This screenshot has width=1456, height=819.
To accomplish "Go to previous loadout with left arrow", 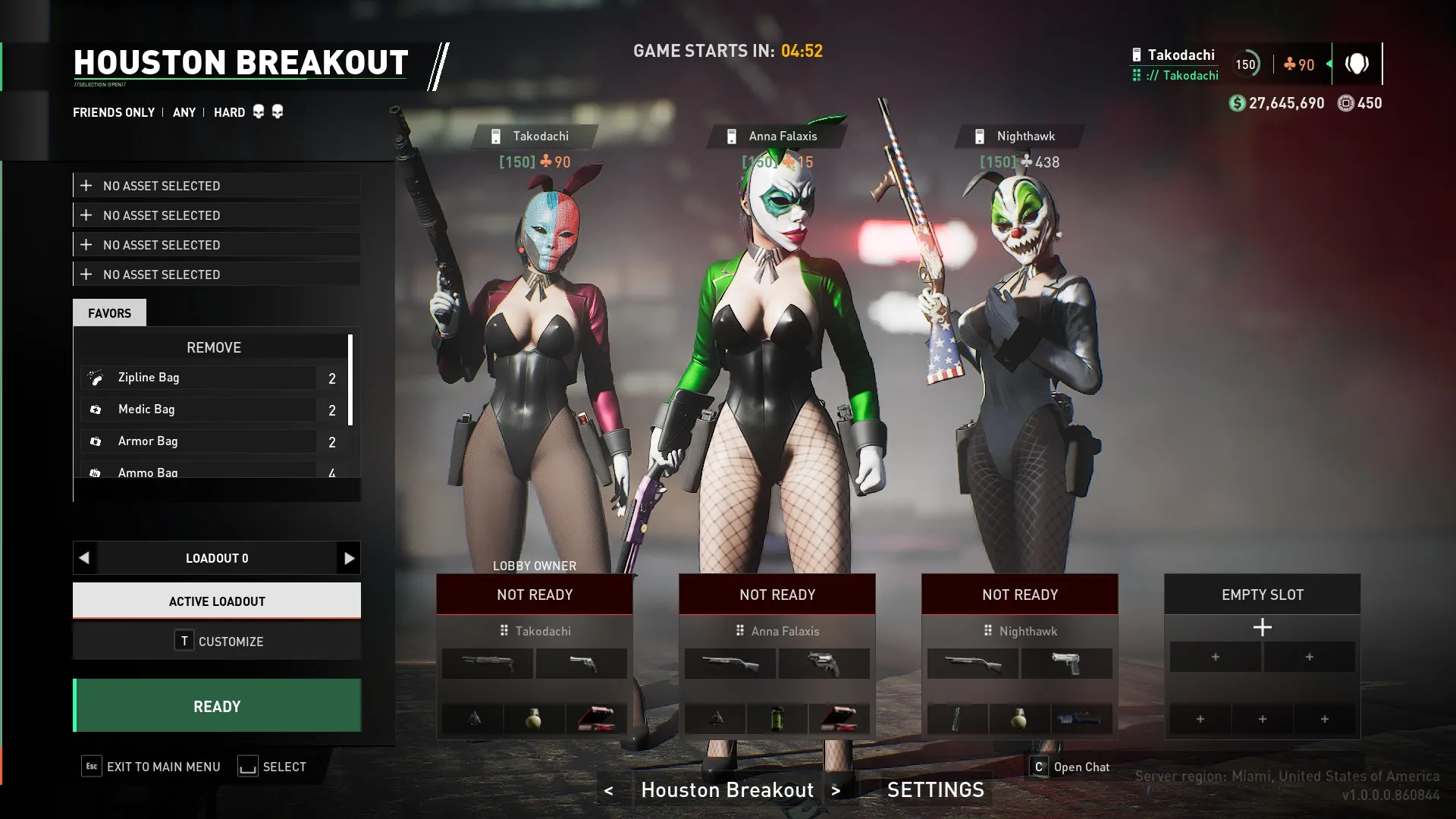I will (x=84, y=558).
